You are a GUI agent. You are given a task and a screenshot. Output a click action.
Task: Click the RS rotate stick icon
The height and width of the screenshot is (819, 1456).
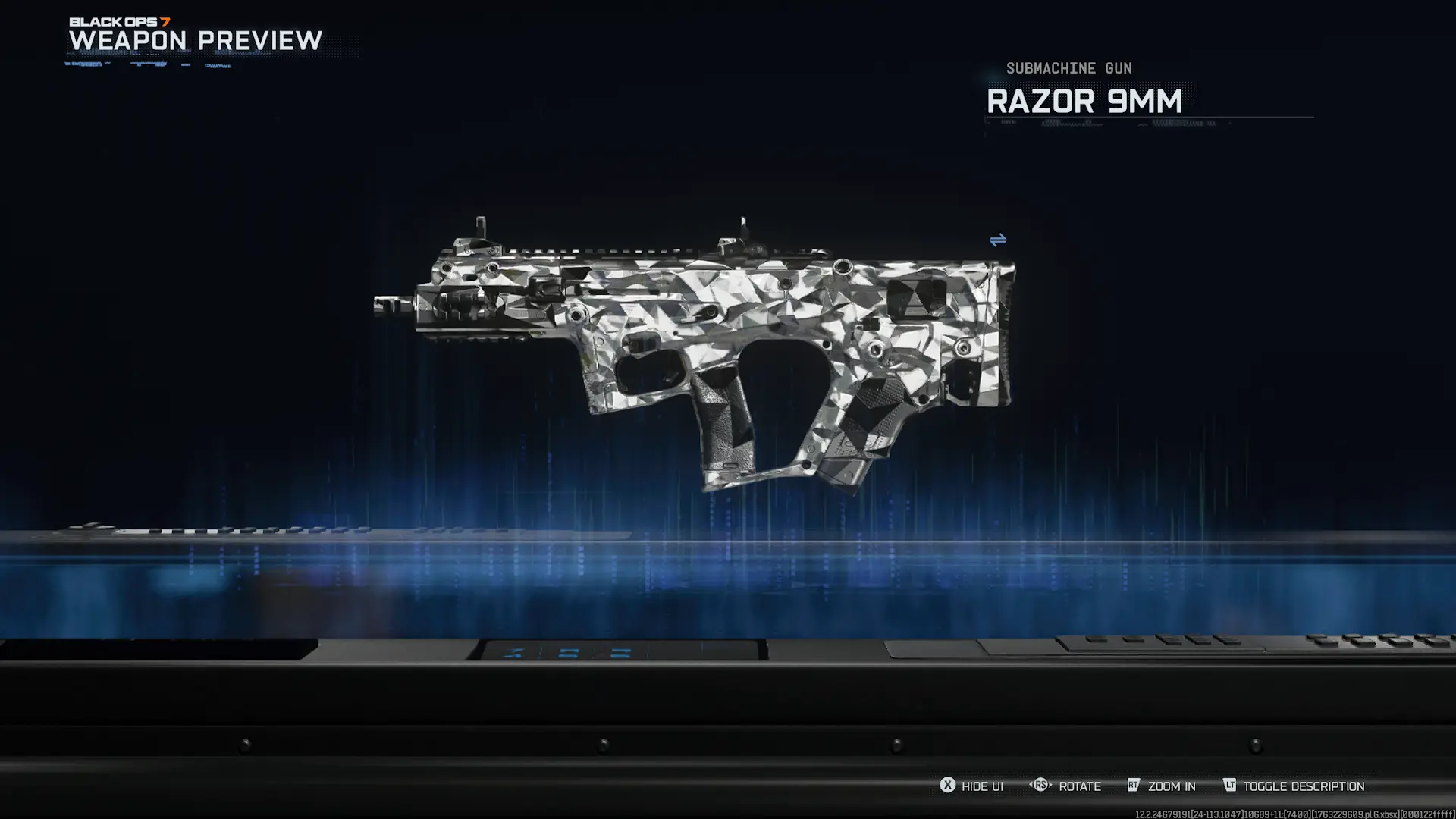(x=1041, y=786)
